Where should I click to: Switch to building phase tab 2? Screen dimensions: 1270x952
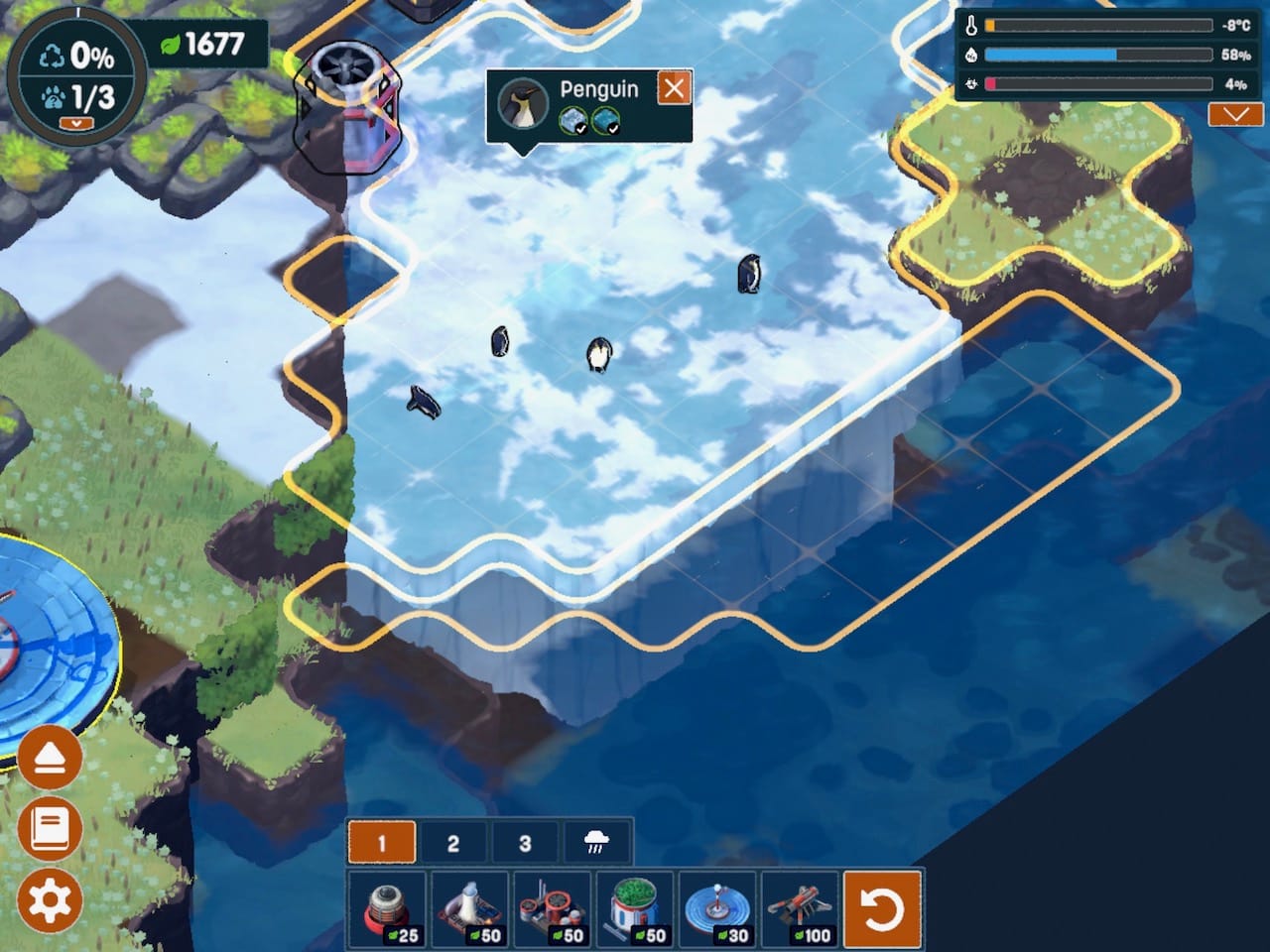pyautogui.click(x=453, y=843)
